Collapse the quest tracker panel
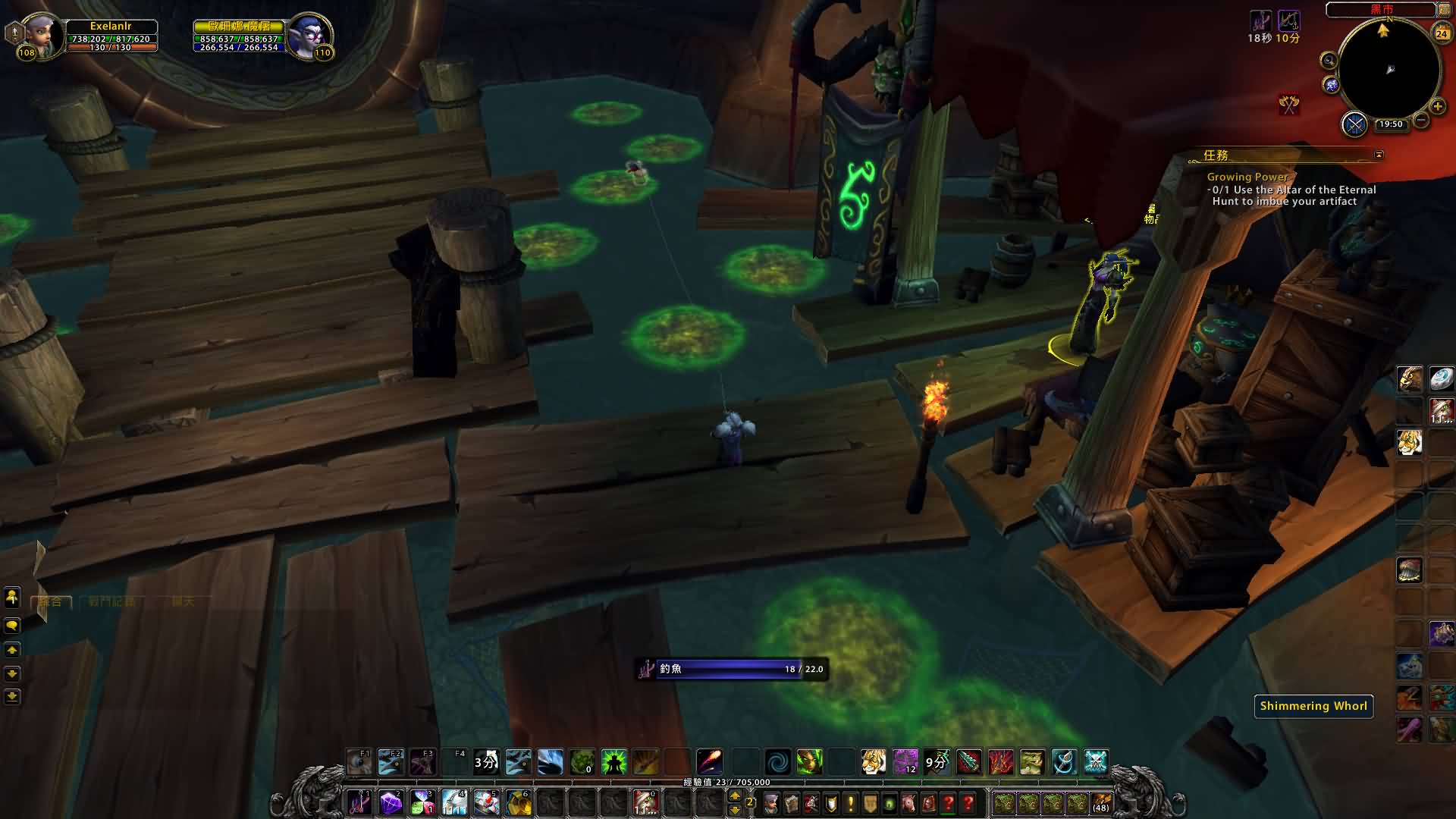This screenshot has width=1456, height=819. tap(1379, 155)
